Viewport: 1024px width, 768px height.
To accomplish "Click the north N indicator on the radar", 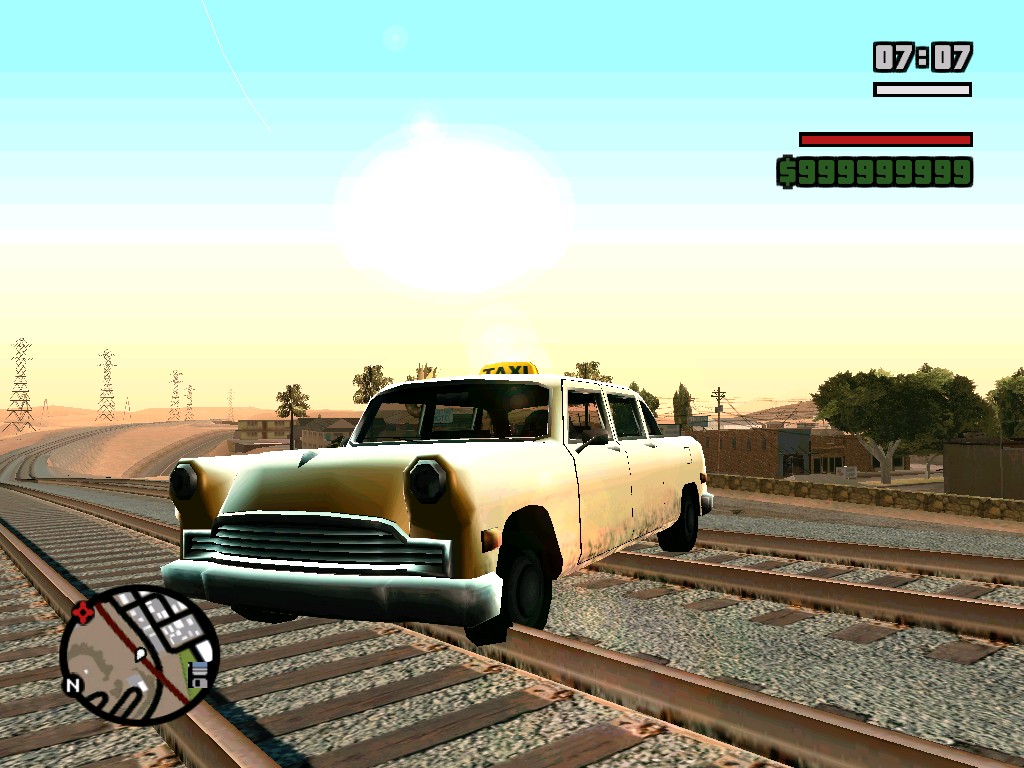I will tap(73, 686).
